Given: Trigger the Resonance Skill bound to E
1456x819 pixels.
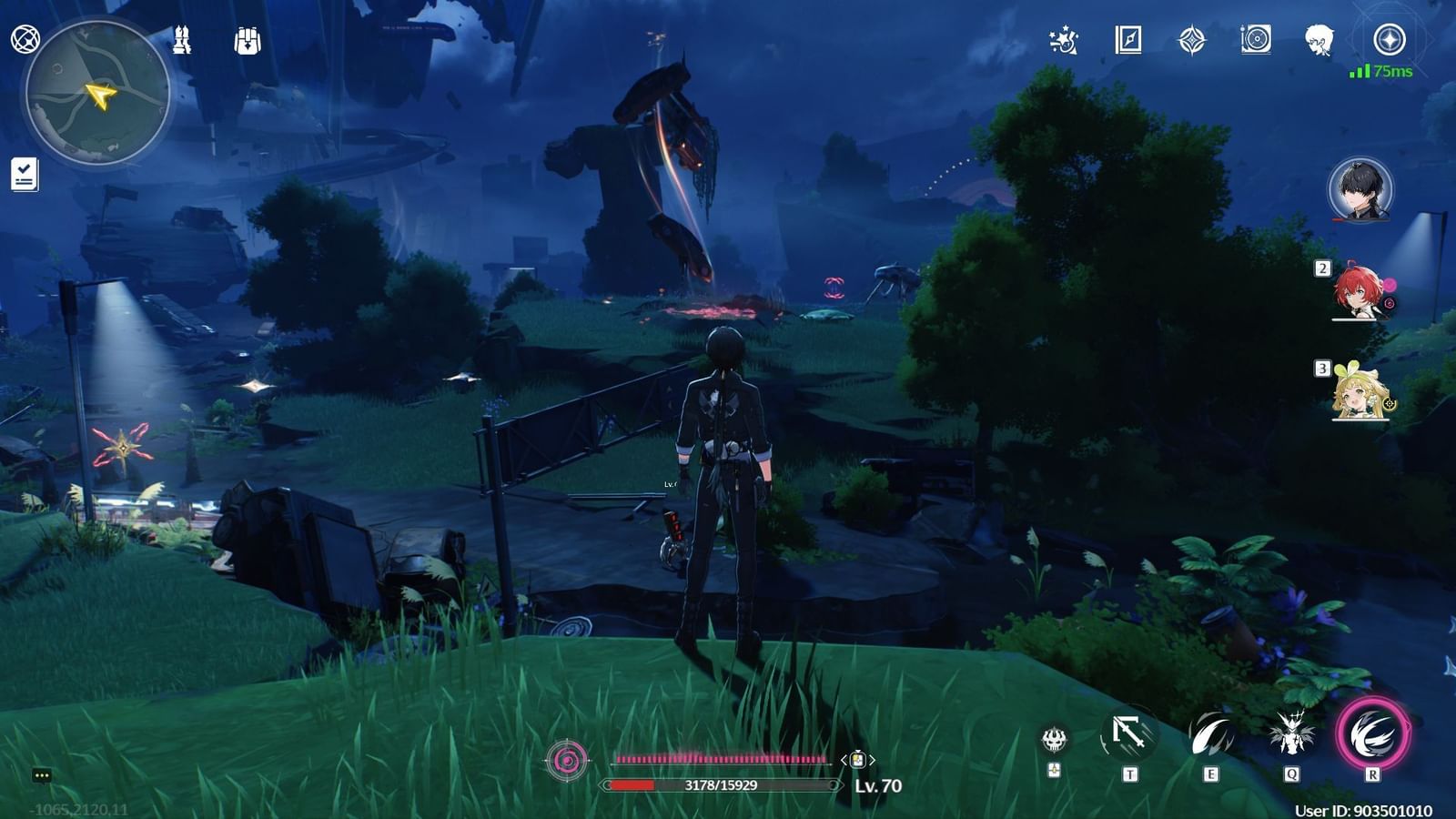Looking at the screenshot, I should point(1210,735).
